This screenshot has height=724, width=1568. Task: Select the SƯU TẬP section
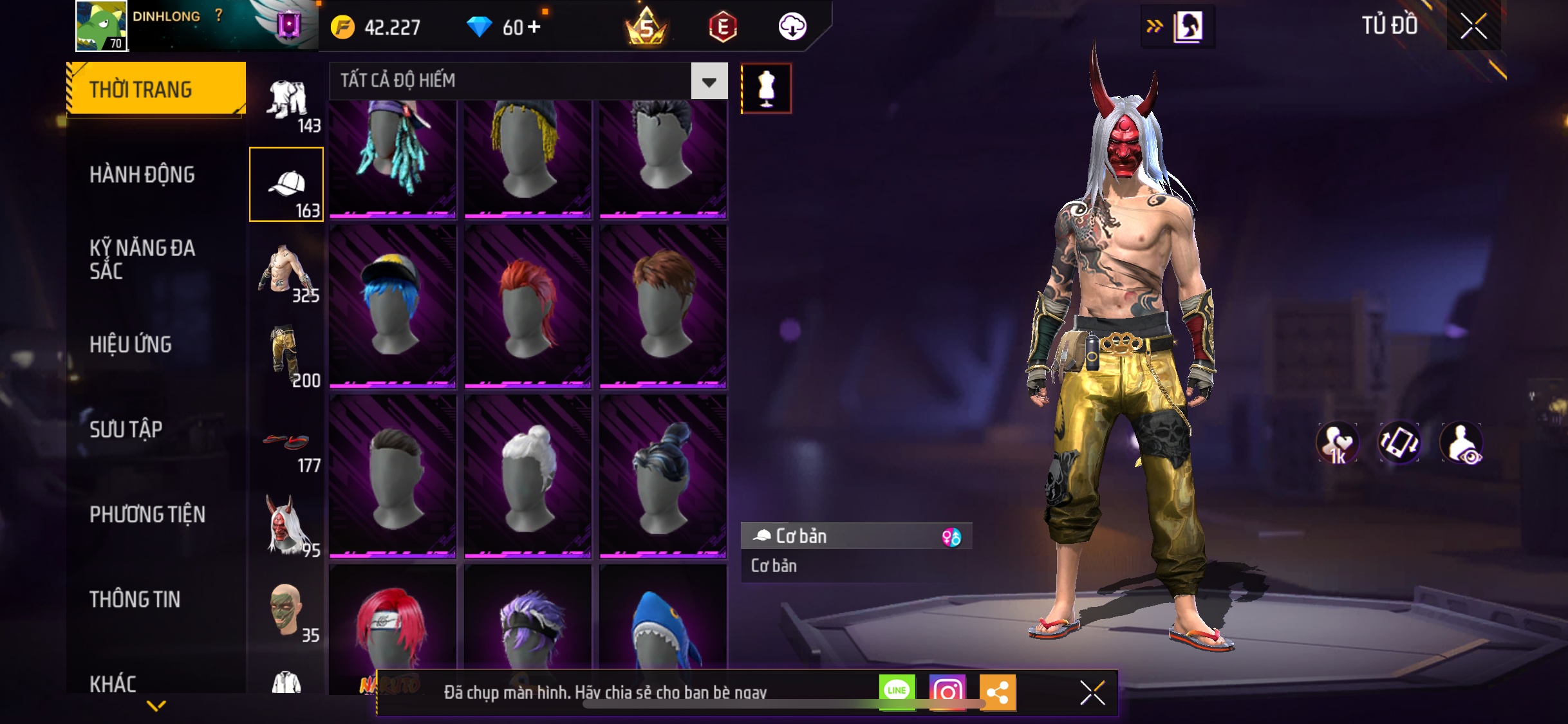coord(126,429)
